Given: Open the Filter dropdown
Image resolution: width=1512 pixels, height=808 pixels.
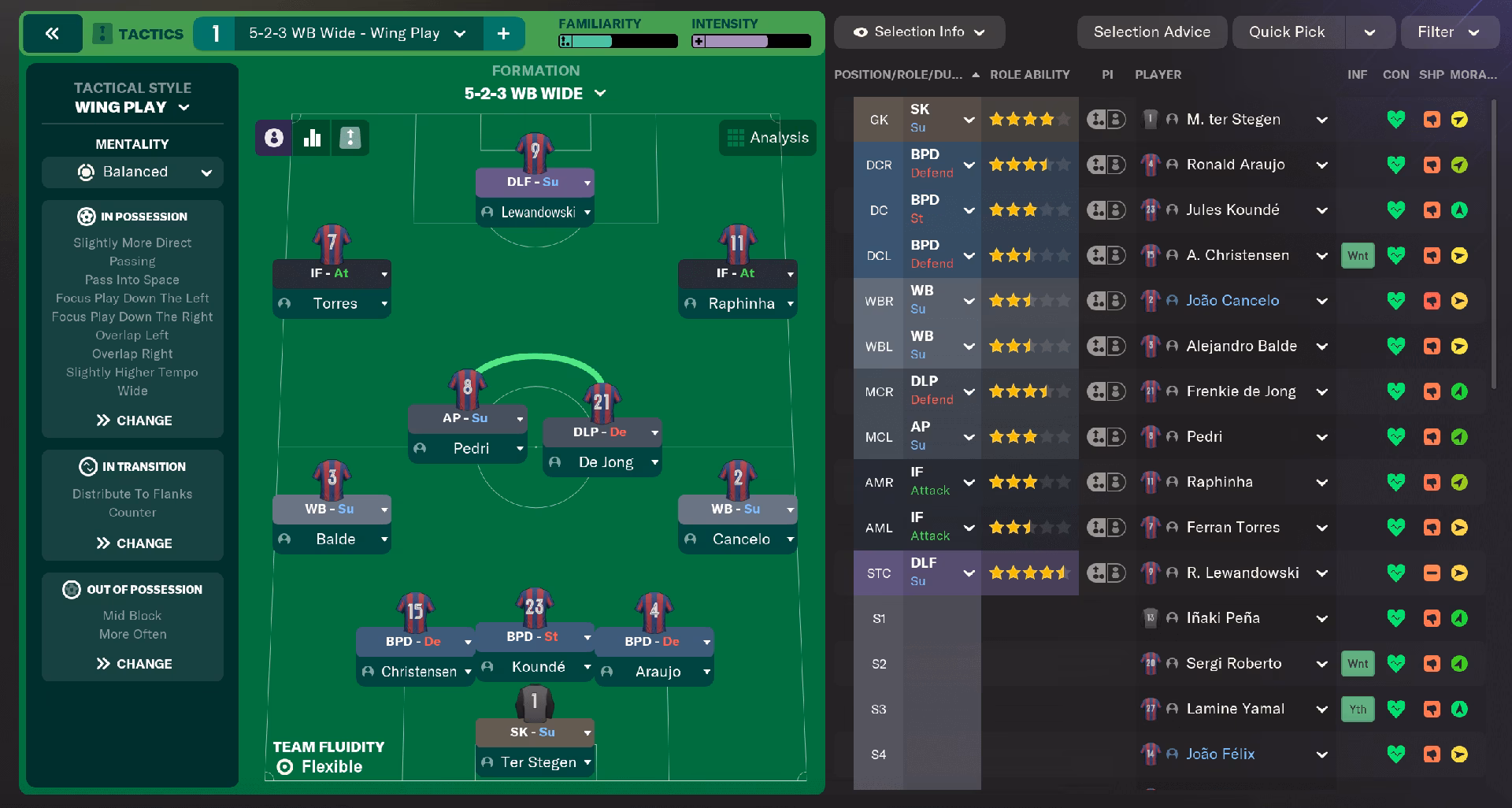Looking at the screenshot, I should click(x=1447, y=32).
